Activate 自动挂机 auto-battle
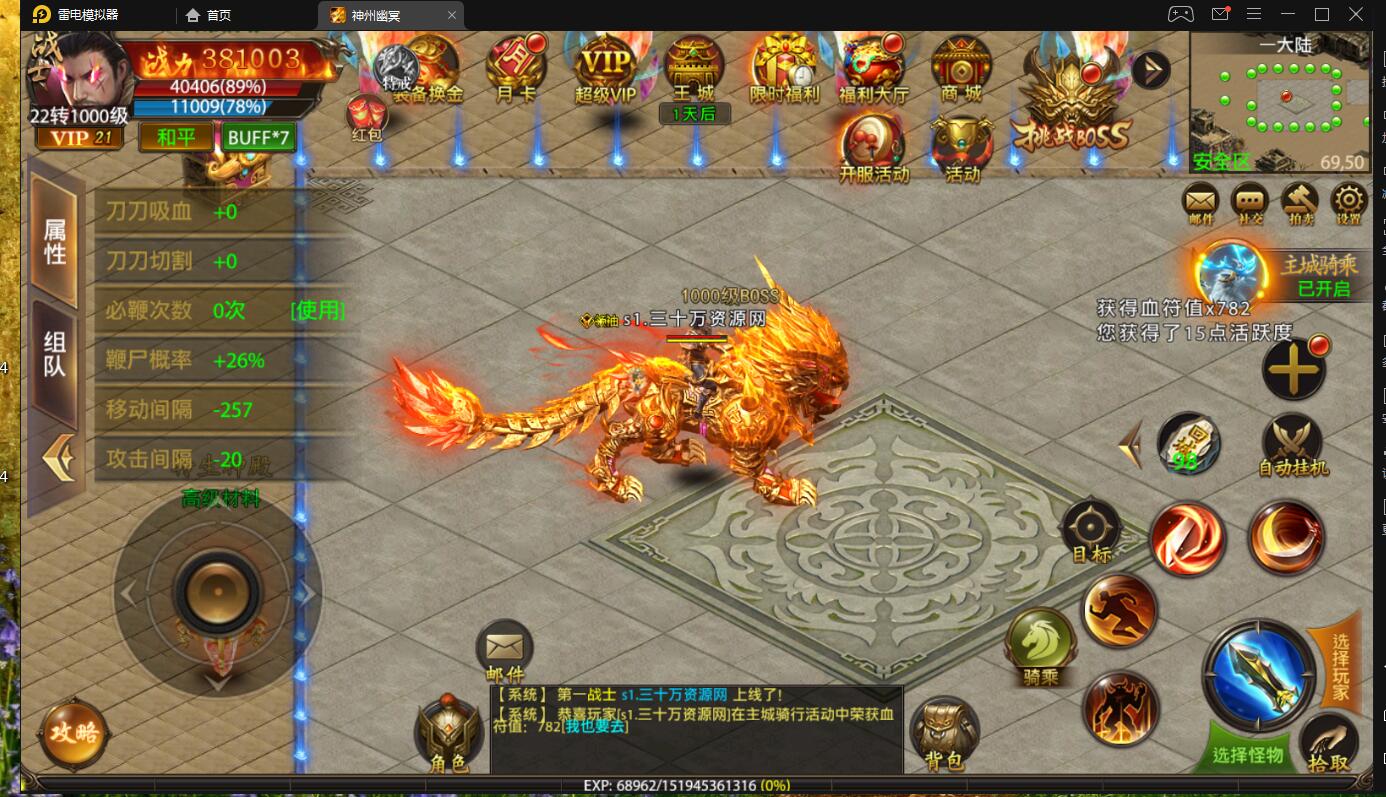 1292,445
